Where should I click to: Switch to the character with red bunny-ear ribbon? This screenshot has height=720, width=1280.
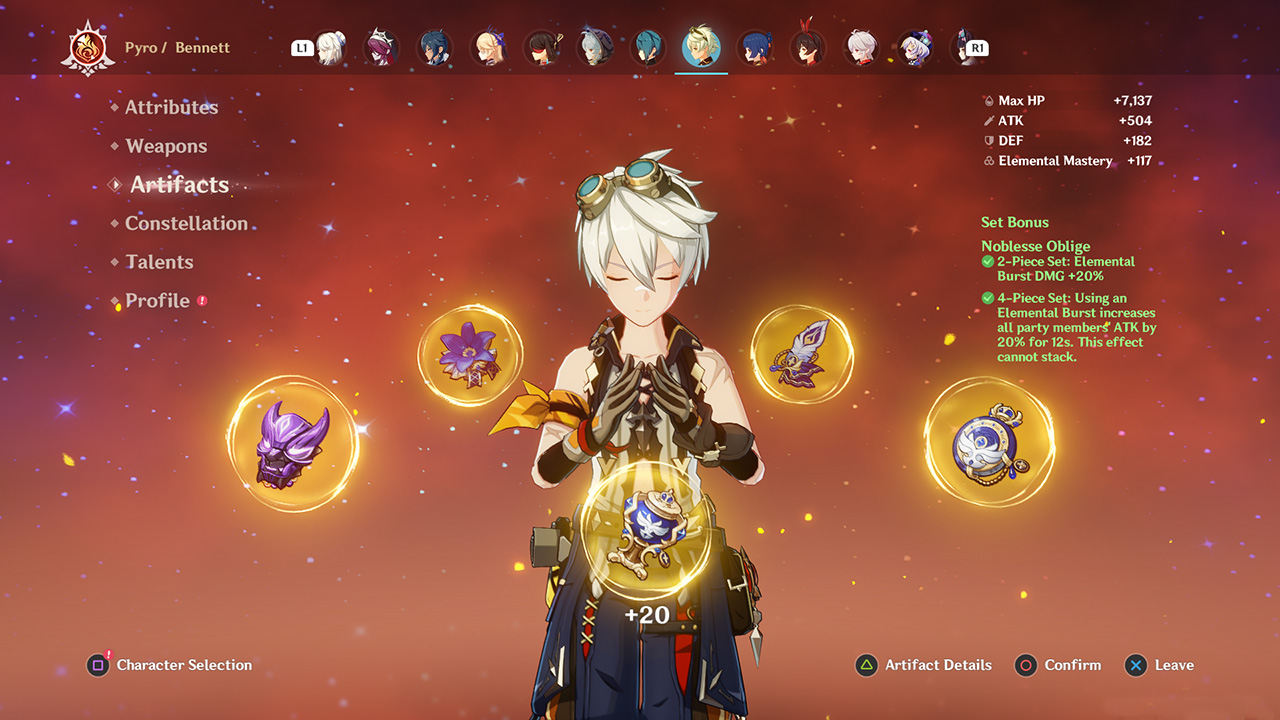pos(808,46)
